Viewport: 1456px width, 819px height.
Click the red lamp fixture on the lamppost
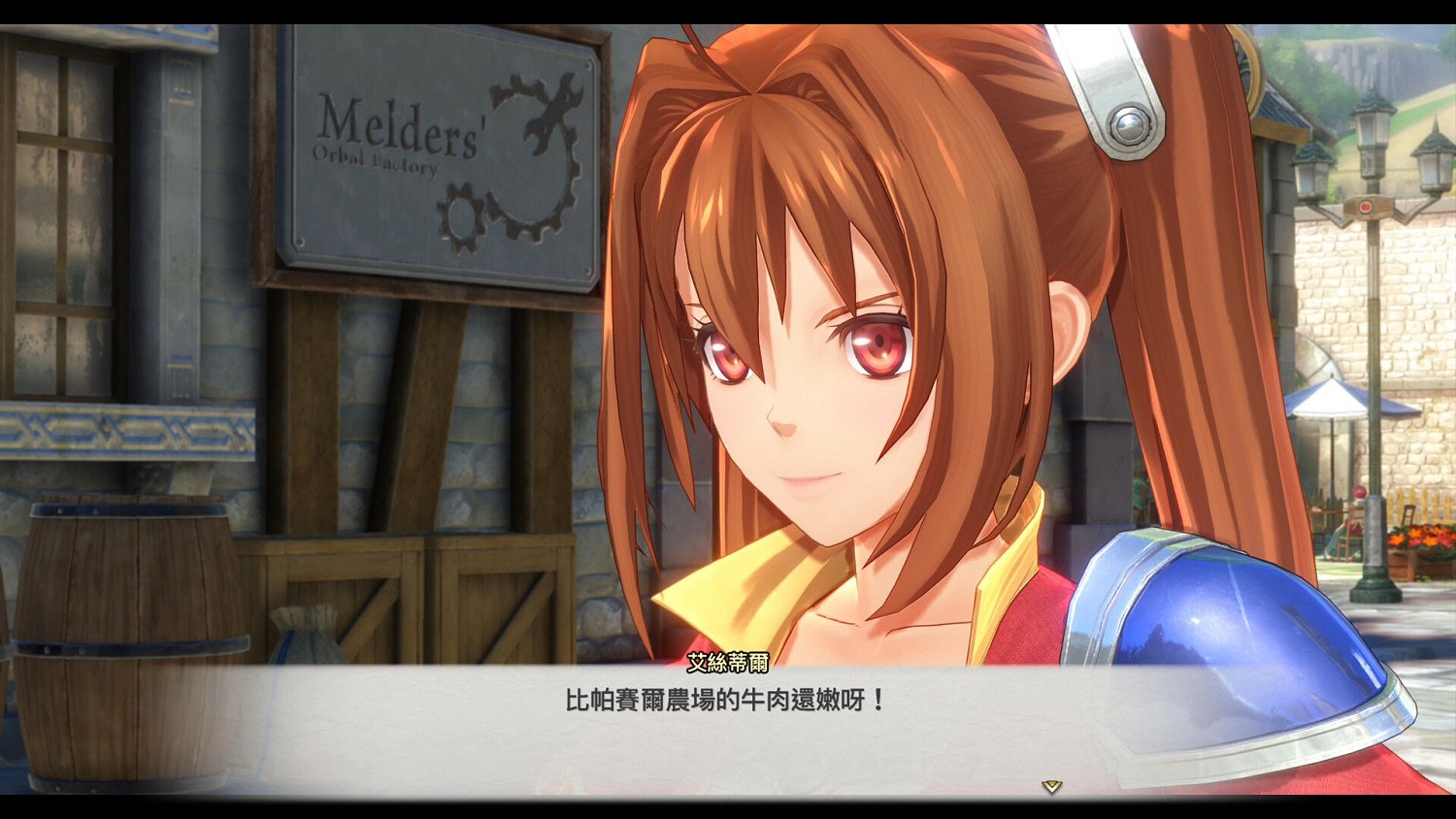point(1367,206)
